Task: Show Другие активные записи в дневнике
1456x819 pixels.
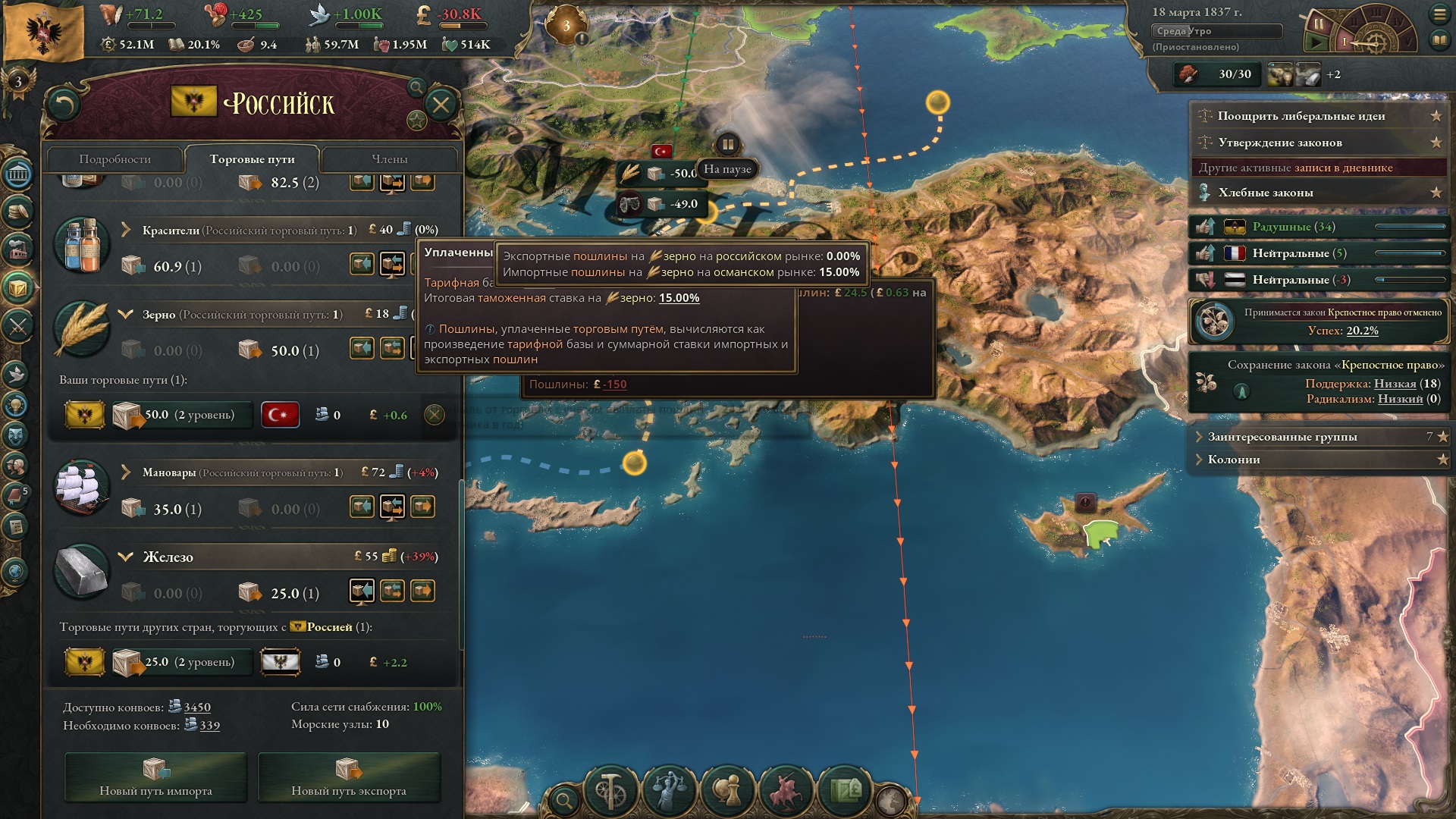Action: pos(1295,168)
